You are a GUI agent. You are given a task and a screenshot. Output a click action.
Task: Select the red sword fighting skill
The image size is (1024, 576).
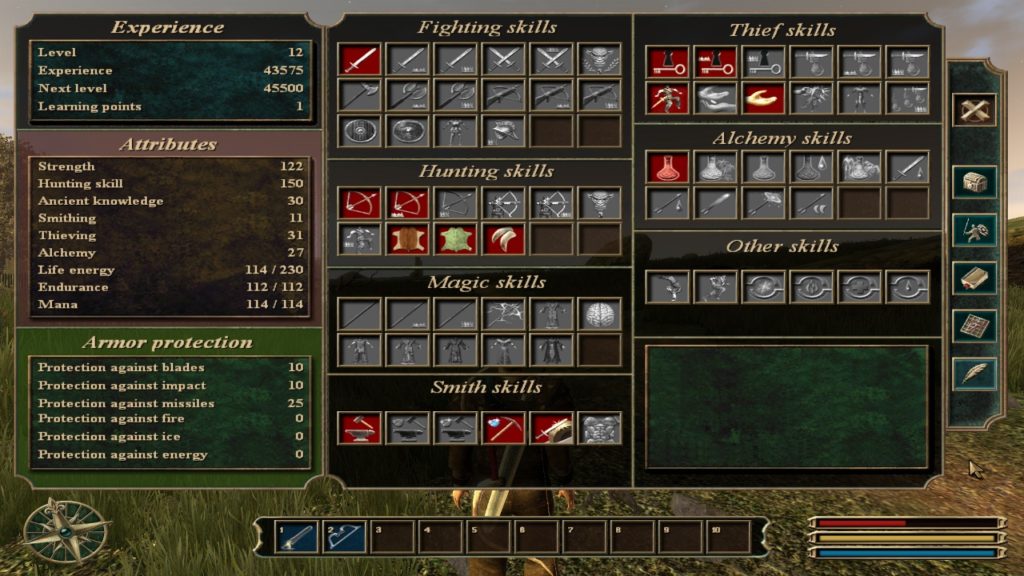[x=359, y=60]
